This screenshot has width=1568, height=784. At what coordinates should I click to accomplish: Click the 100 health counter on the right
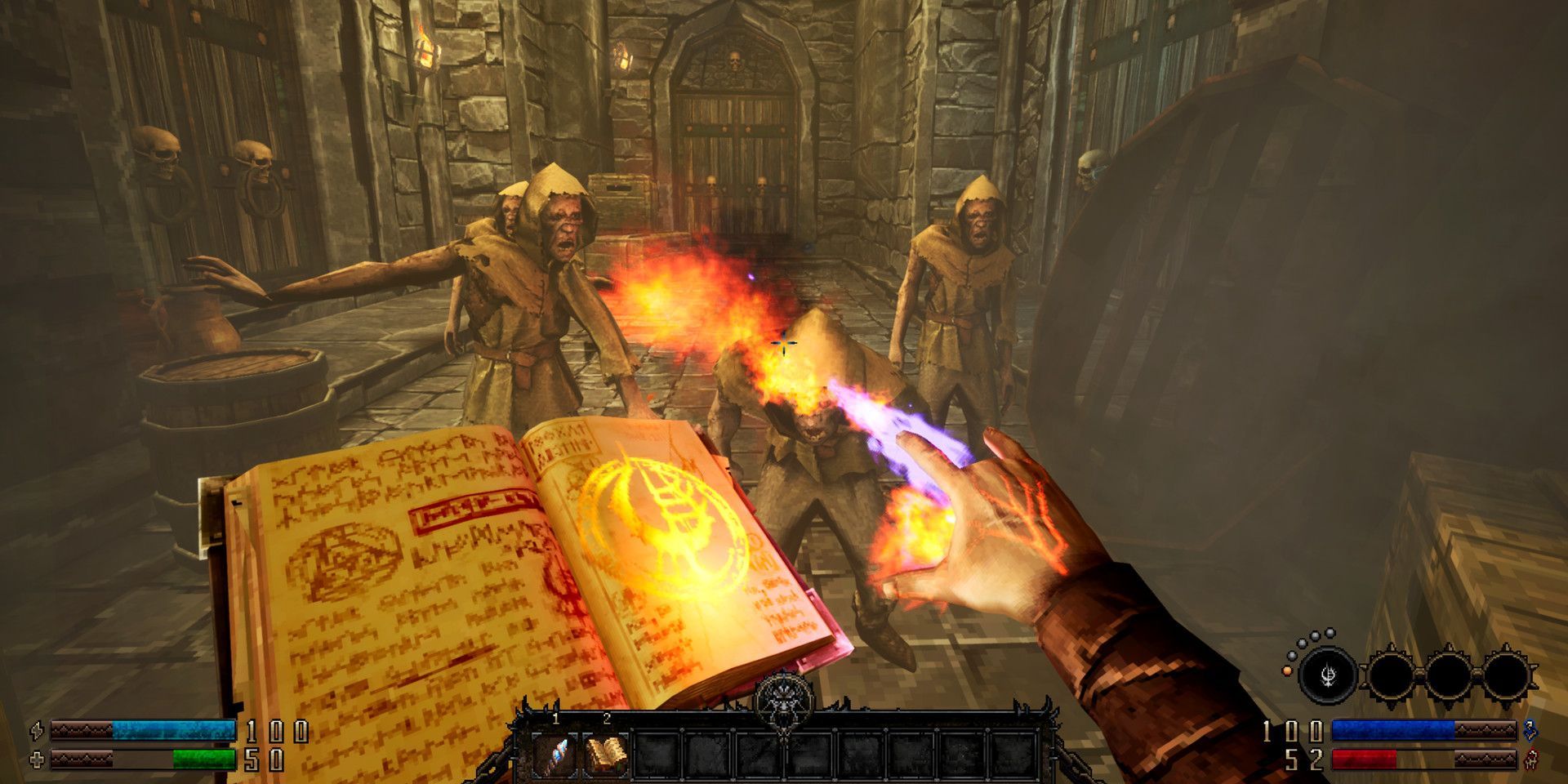point(1293,731)
